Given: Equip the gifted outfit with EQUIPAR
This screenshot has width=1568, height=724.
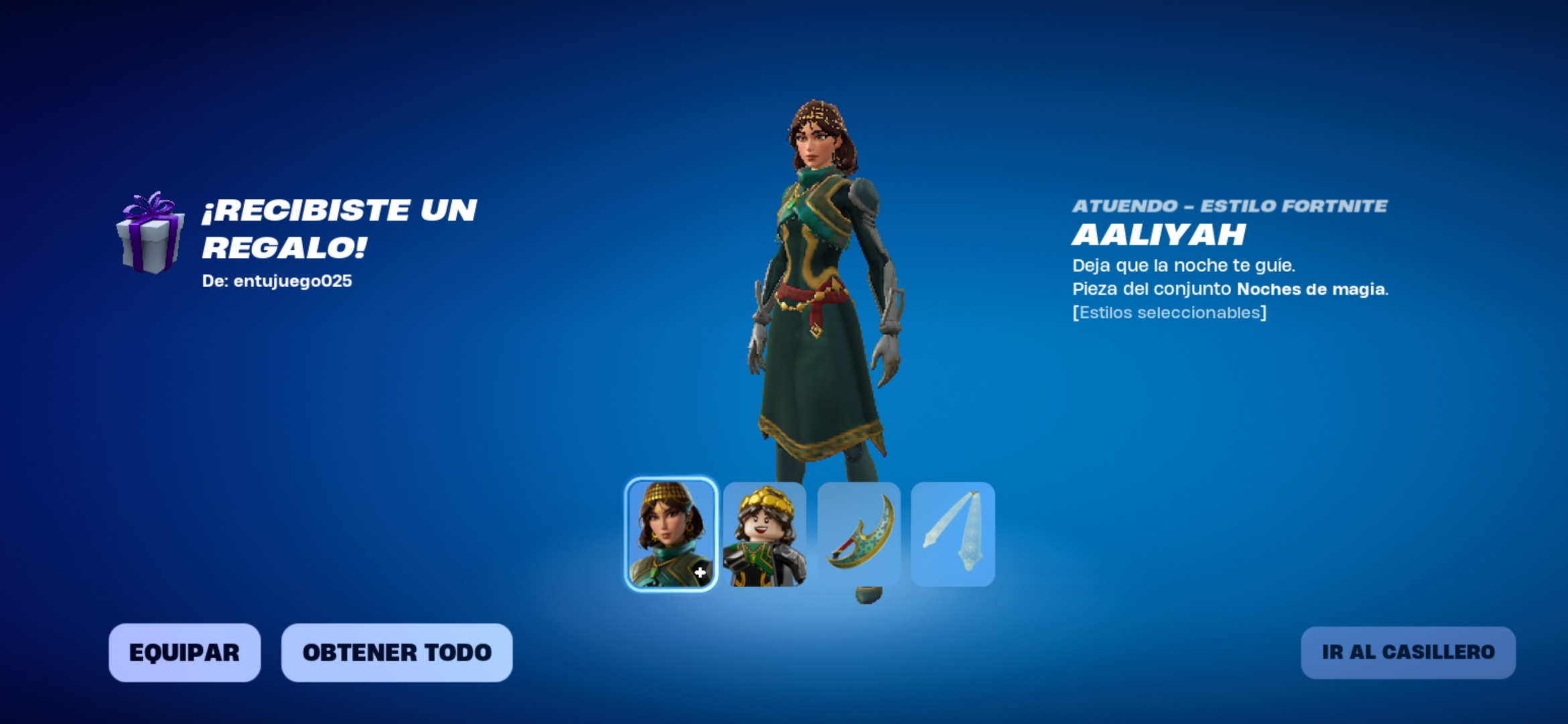Looking at the screenshot, I should pyautogui.click(x=184, y=652).
